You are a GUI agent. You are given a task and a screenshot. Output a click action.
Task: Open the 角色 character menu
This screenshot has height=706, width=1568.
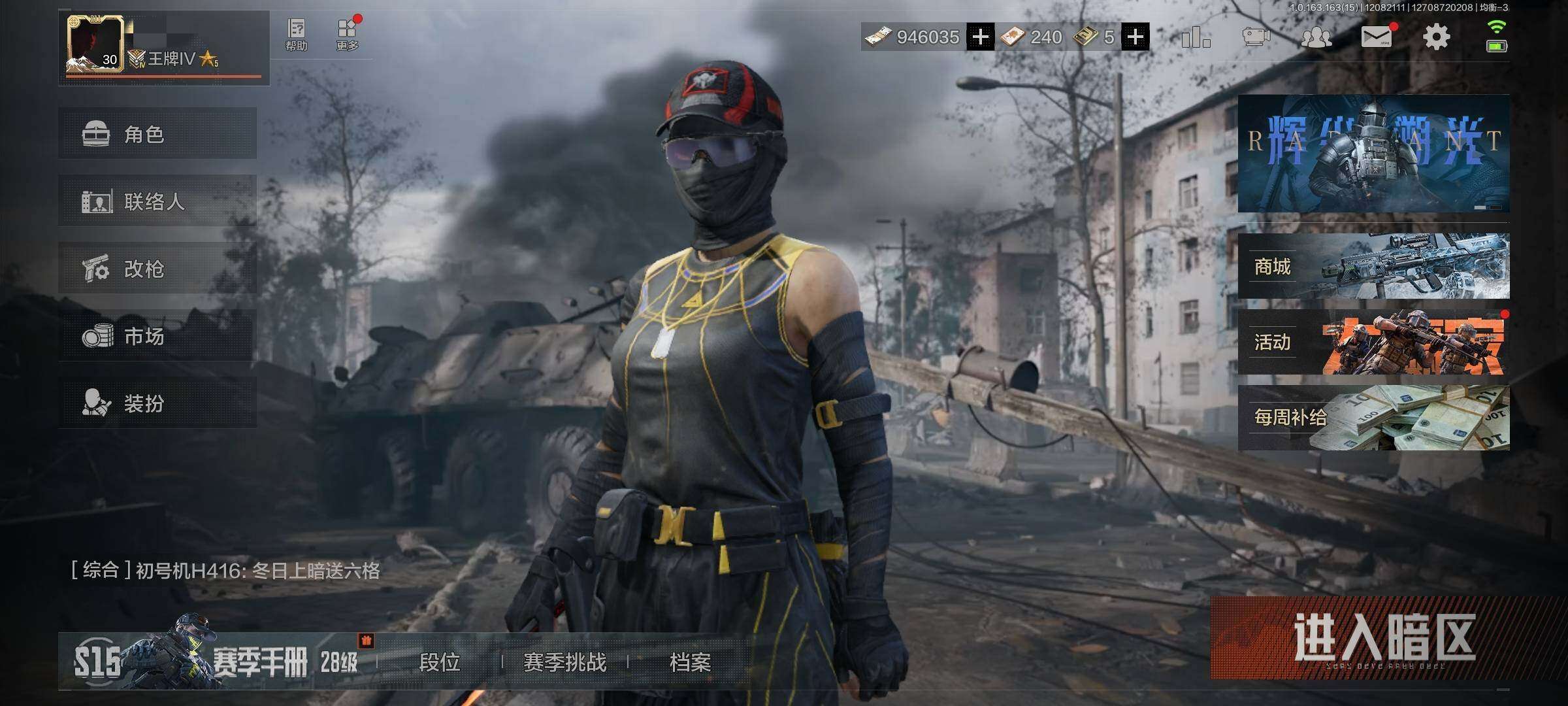pyautogui.click(x=157, y=134)
